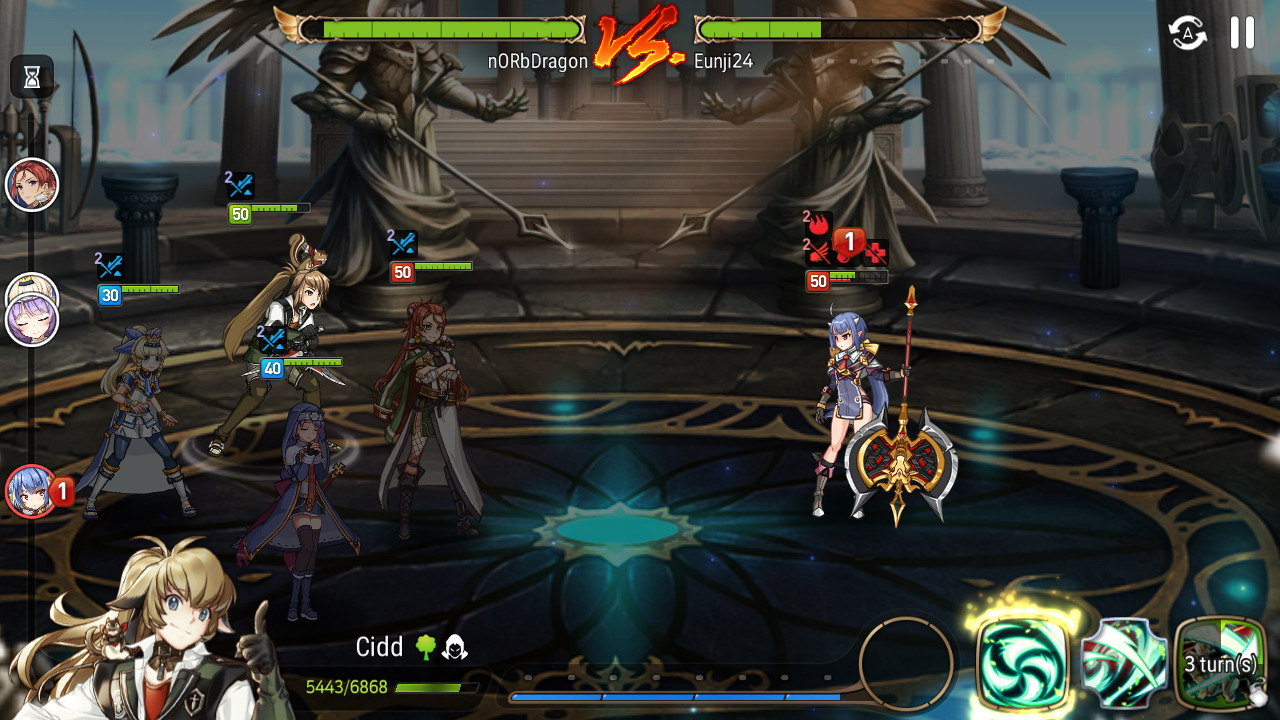Pause the battle

(1242, 33)
